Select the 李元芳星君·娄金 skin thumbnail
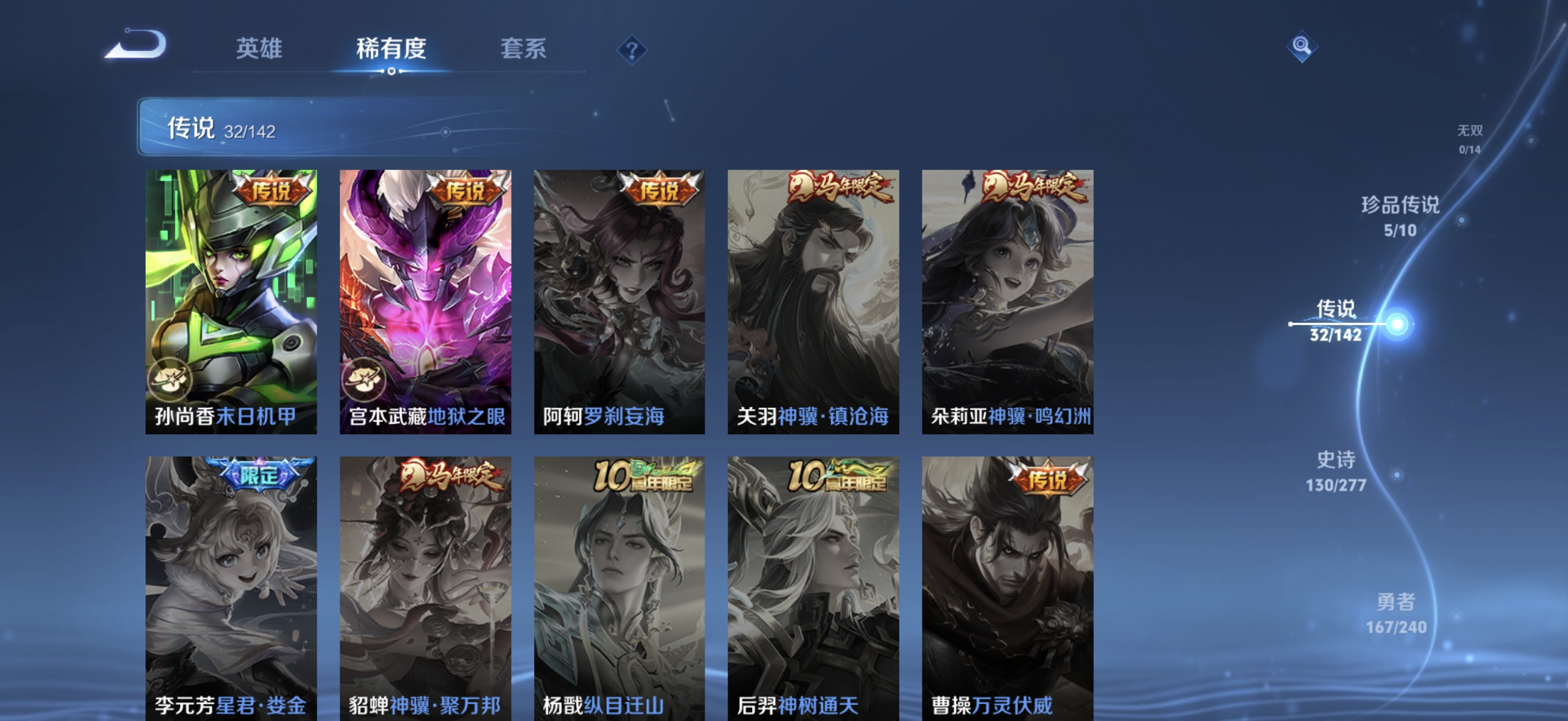Image resolution: width=1568 pixels, height=721 pixels. pos(231,578)
